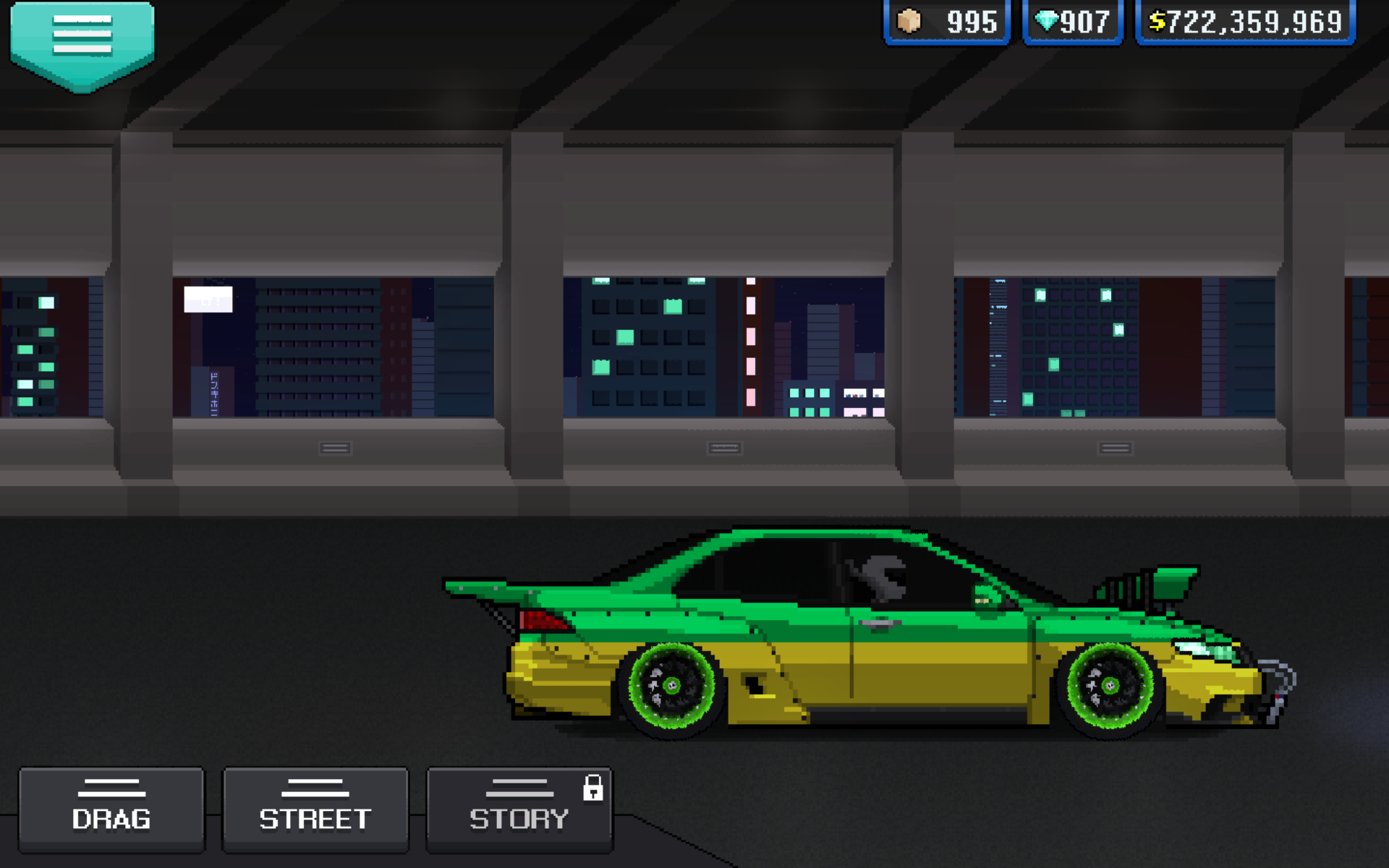Viewport: 1389px width, 868px height.
Task: Choose the Street race mode
Action: pyautogui.click(x=315, y=809)
